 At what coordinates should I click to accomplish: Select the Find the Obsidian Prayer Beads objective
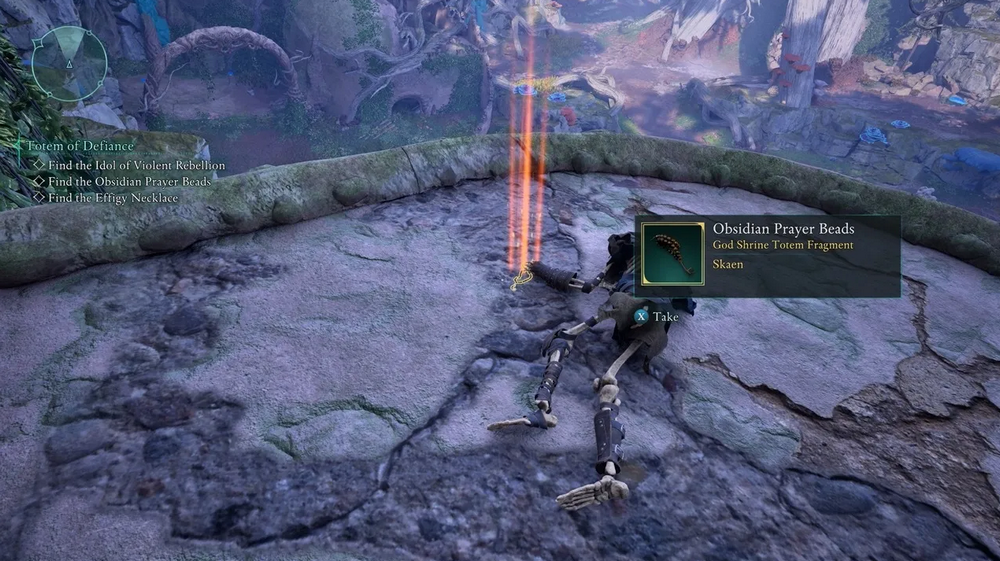click(130, 181)
